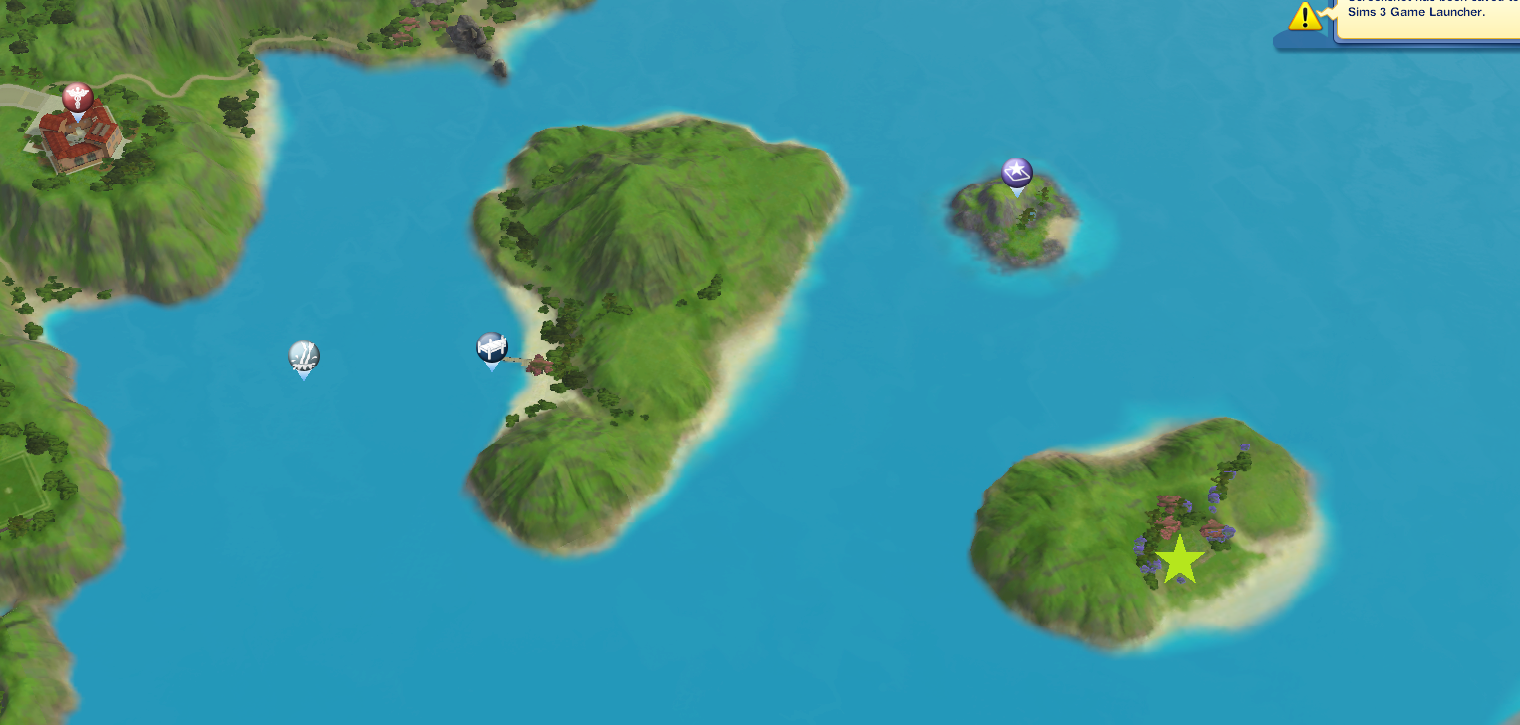Click the fishing spot marker in the bay
Viewport: 1520px width, 725px height.
(302, 356)
